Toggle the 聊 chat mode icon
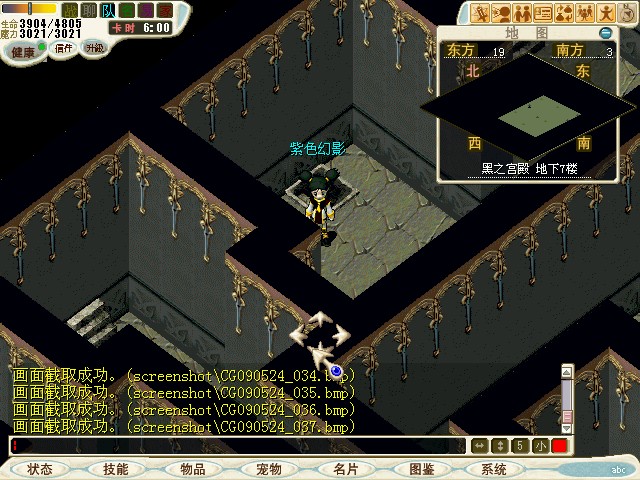The height and width of the screenshot is (480, 640). (89, 9)
